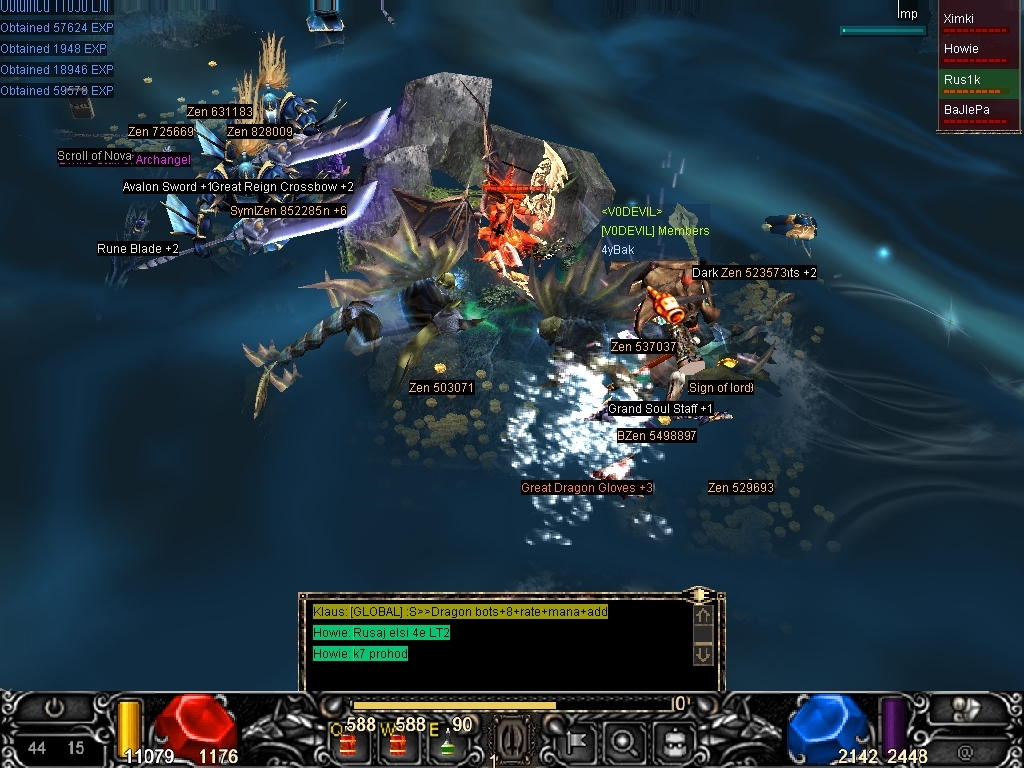Click the face icon button
The height and width of the screenshot is (768, 1024).
(x=670, y=743)
